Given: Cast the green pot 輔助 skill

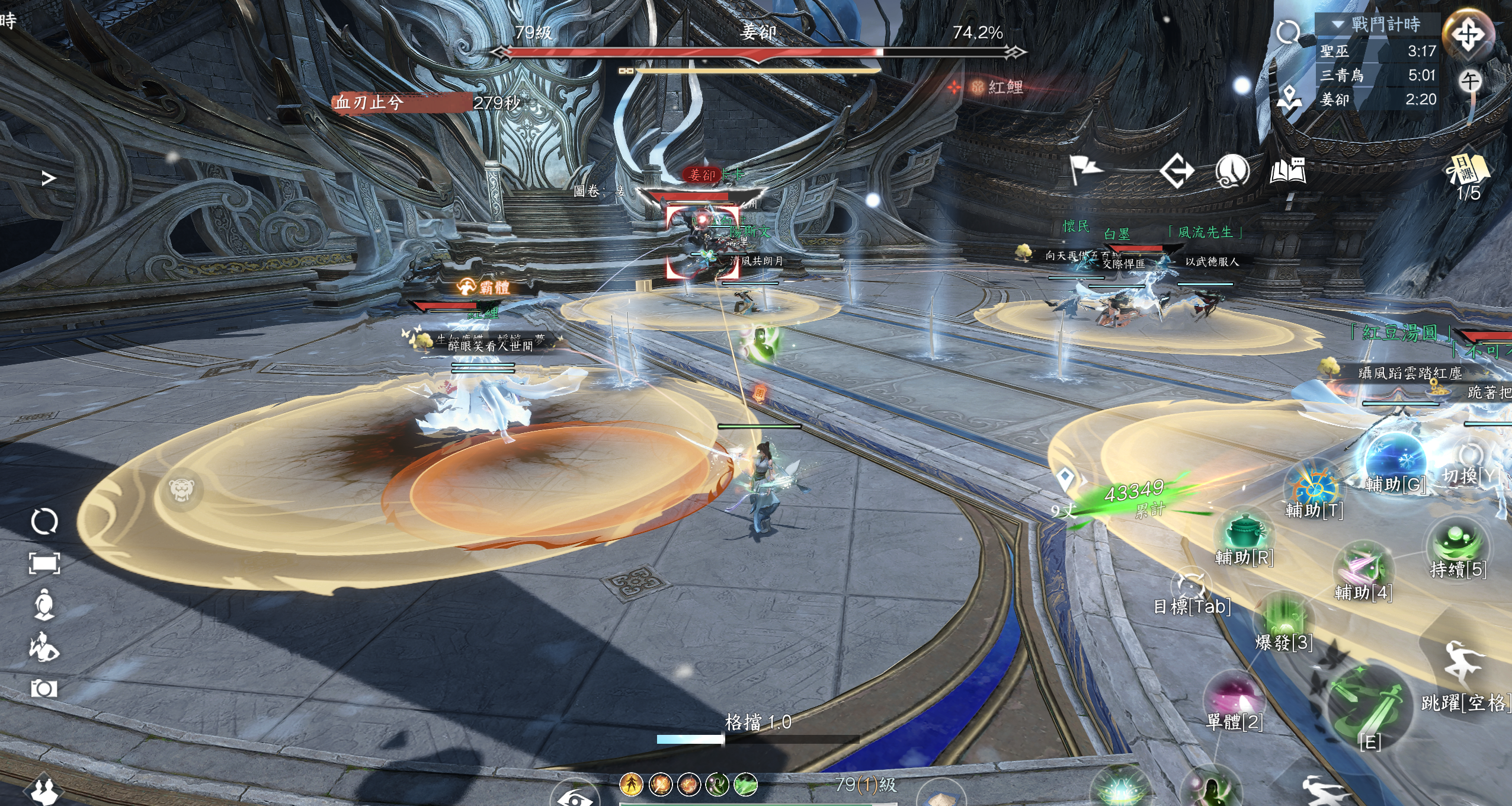Looking at the screenshot, I should [x=1244, y=532].
